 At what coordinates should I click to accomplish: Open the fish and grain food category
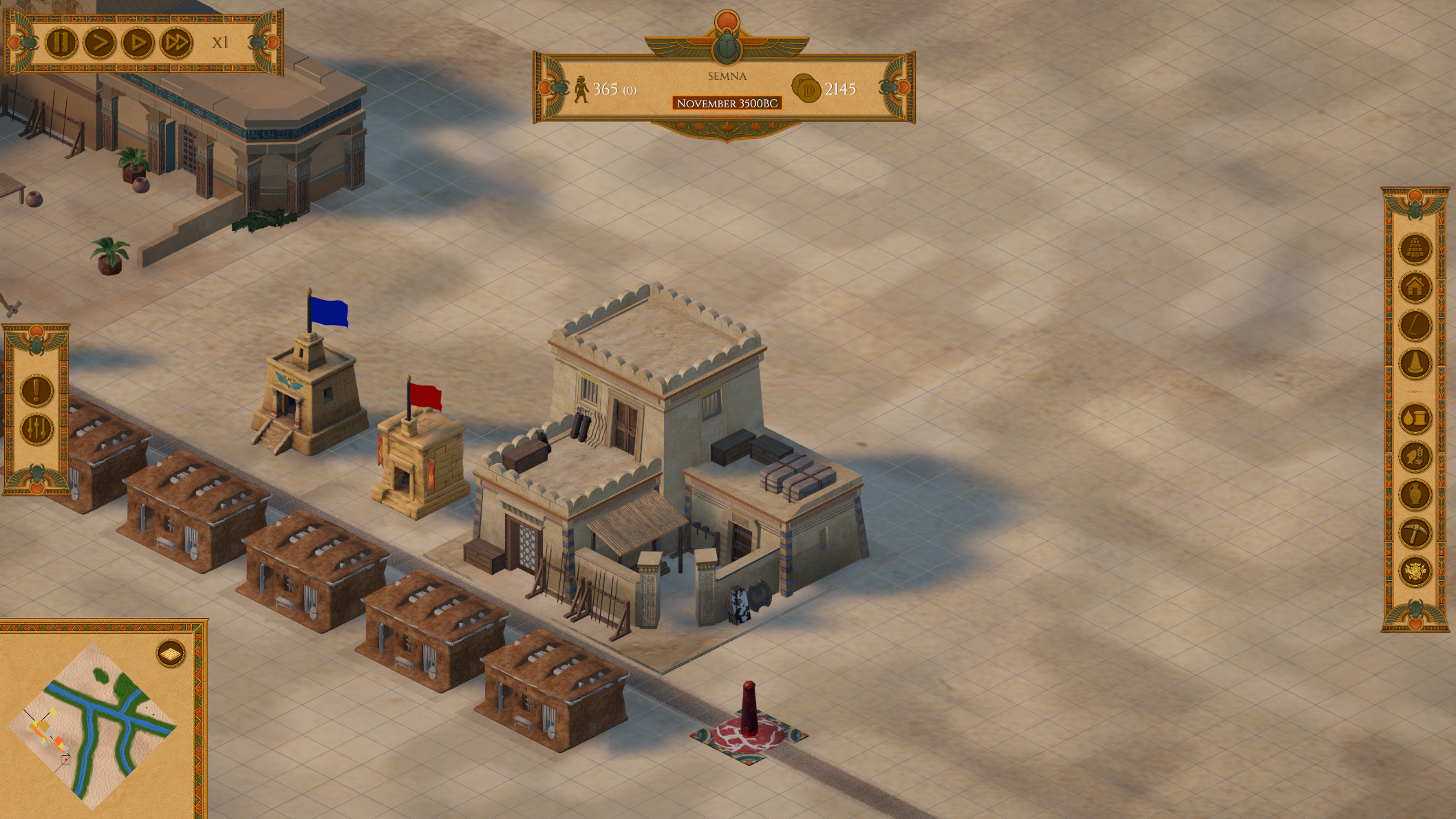point(1415,456)
